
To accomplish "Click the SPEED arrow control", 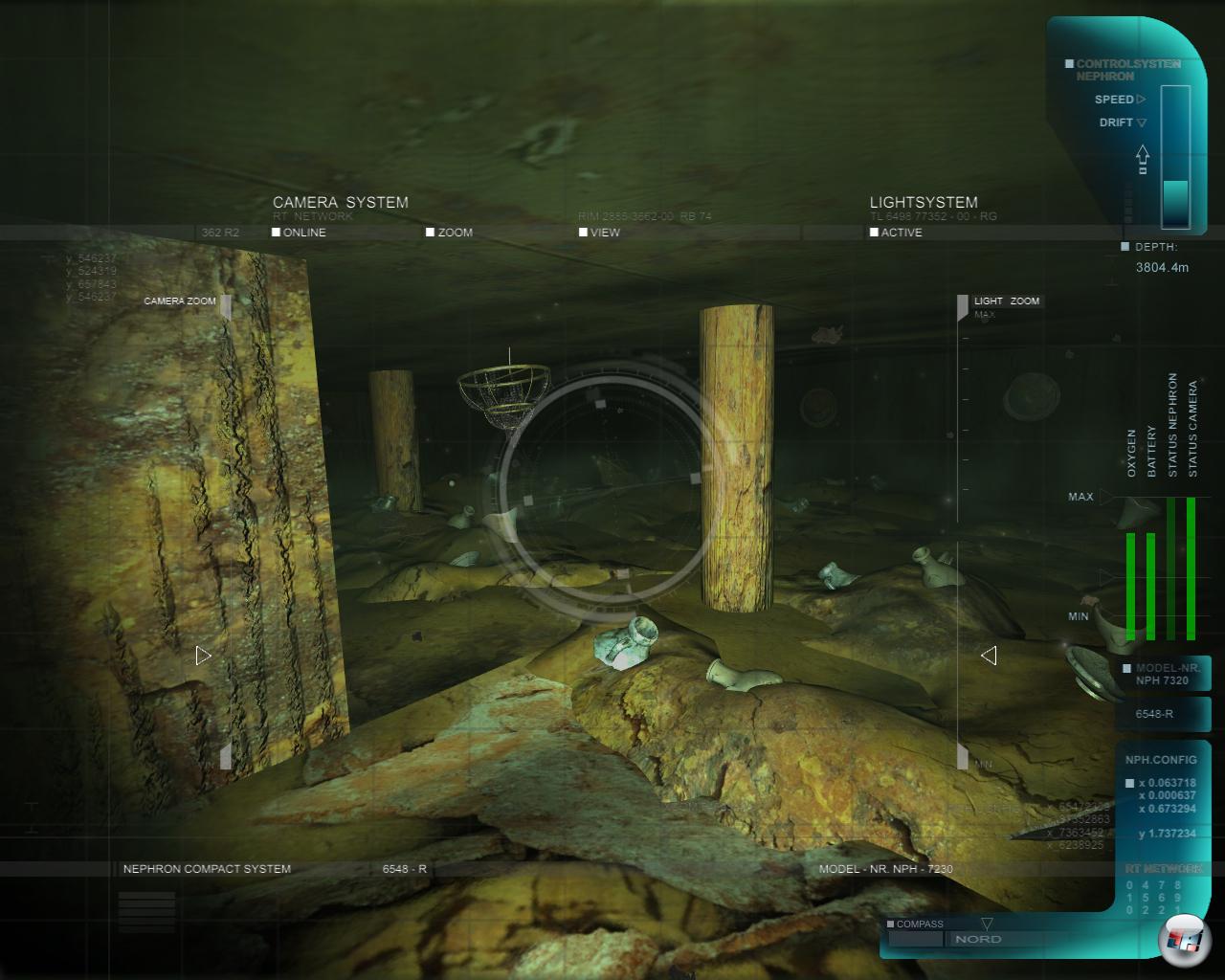I will (1141, 100).
